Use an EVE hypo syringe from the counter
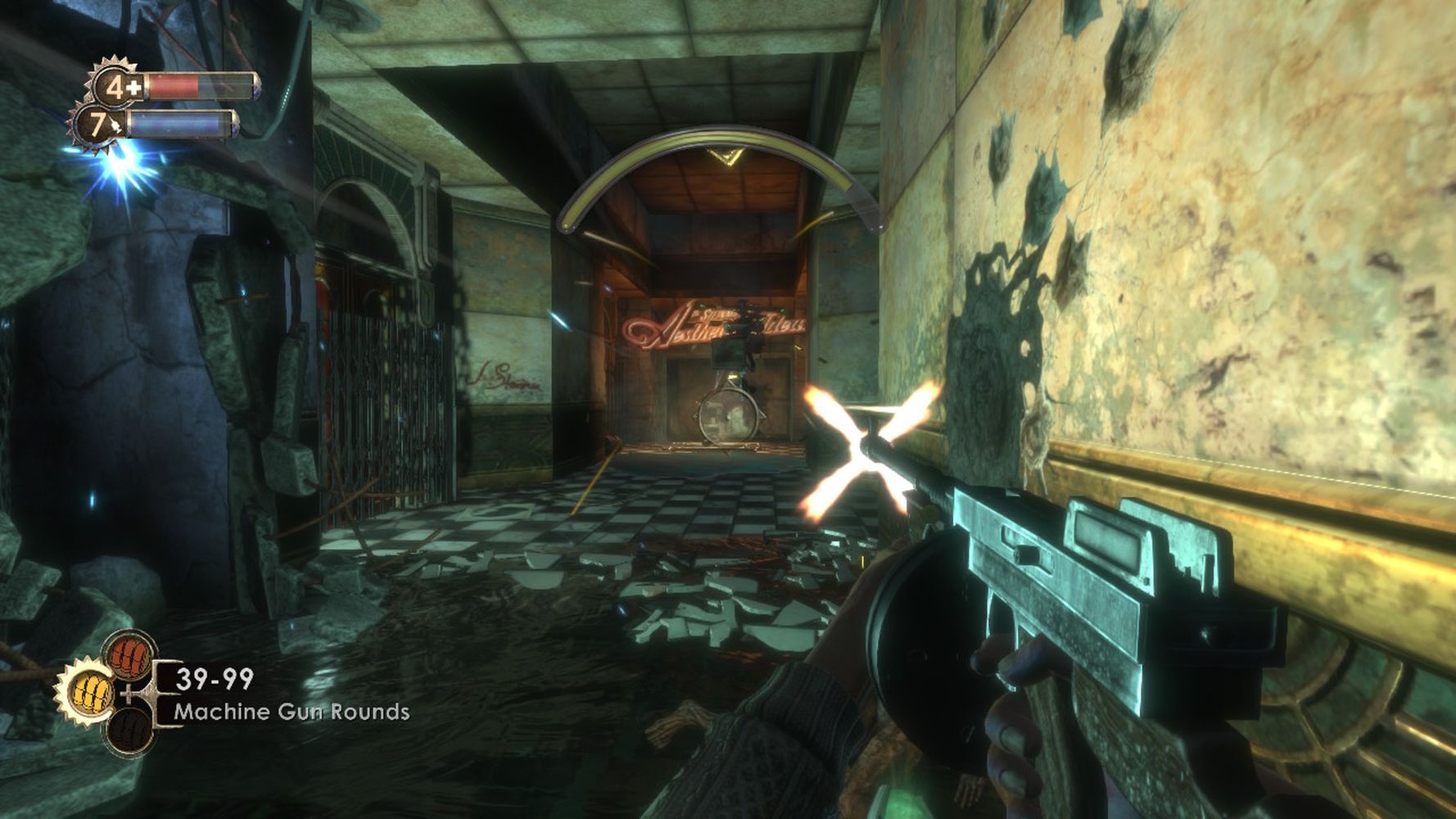The height and width of the screenshot is (819, 1456). [100, 125]
